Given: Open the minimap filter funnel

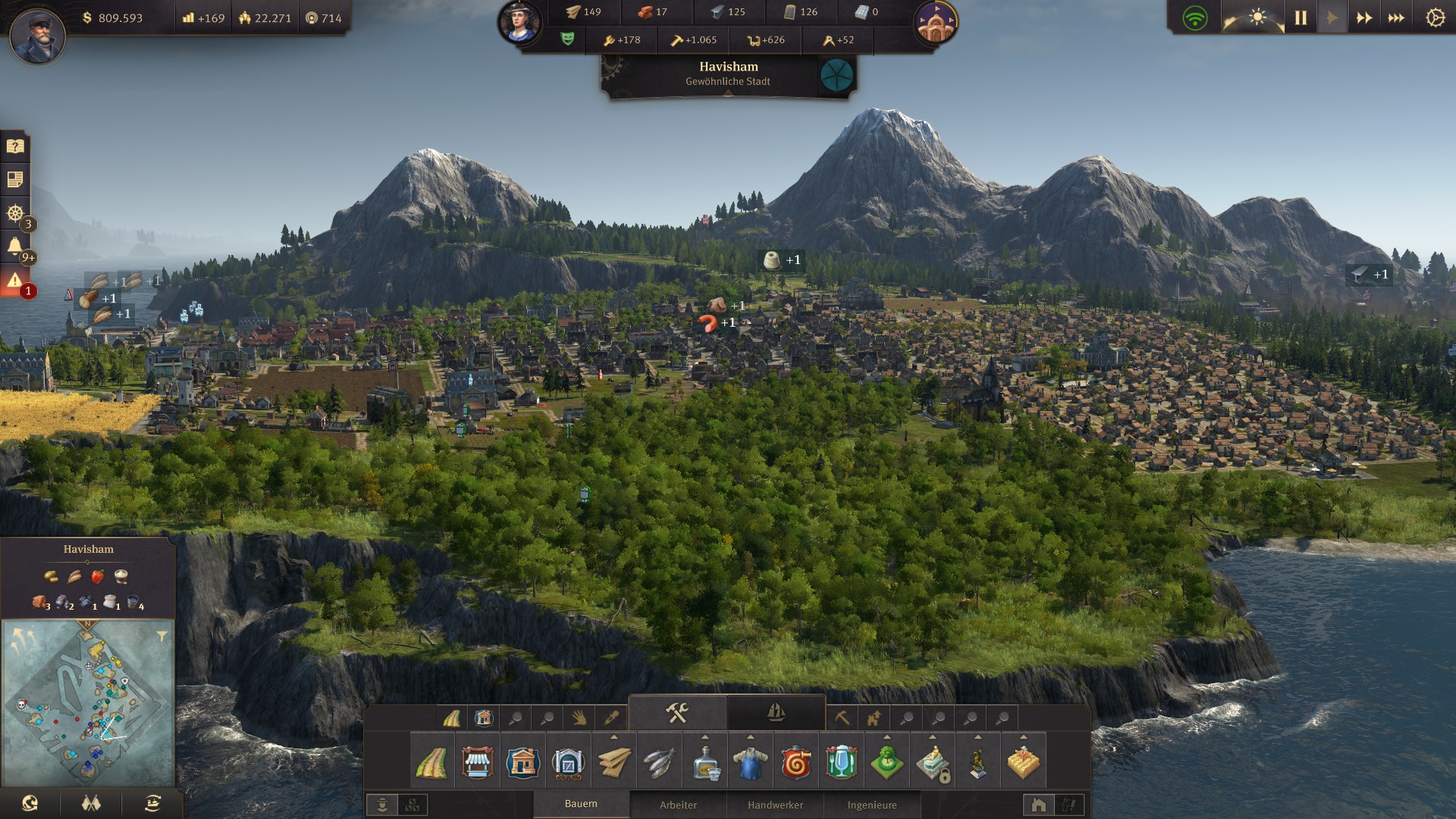Looking at the screenshot, I should tap(162, 637).
